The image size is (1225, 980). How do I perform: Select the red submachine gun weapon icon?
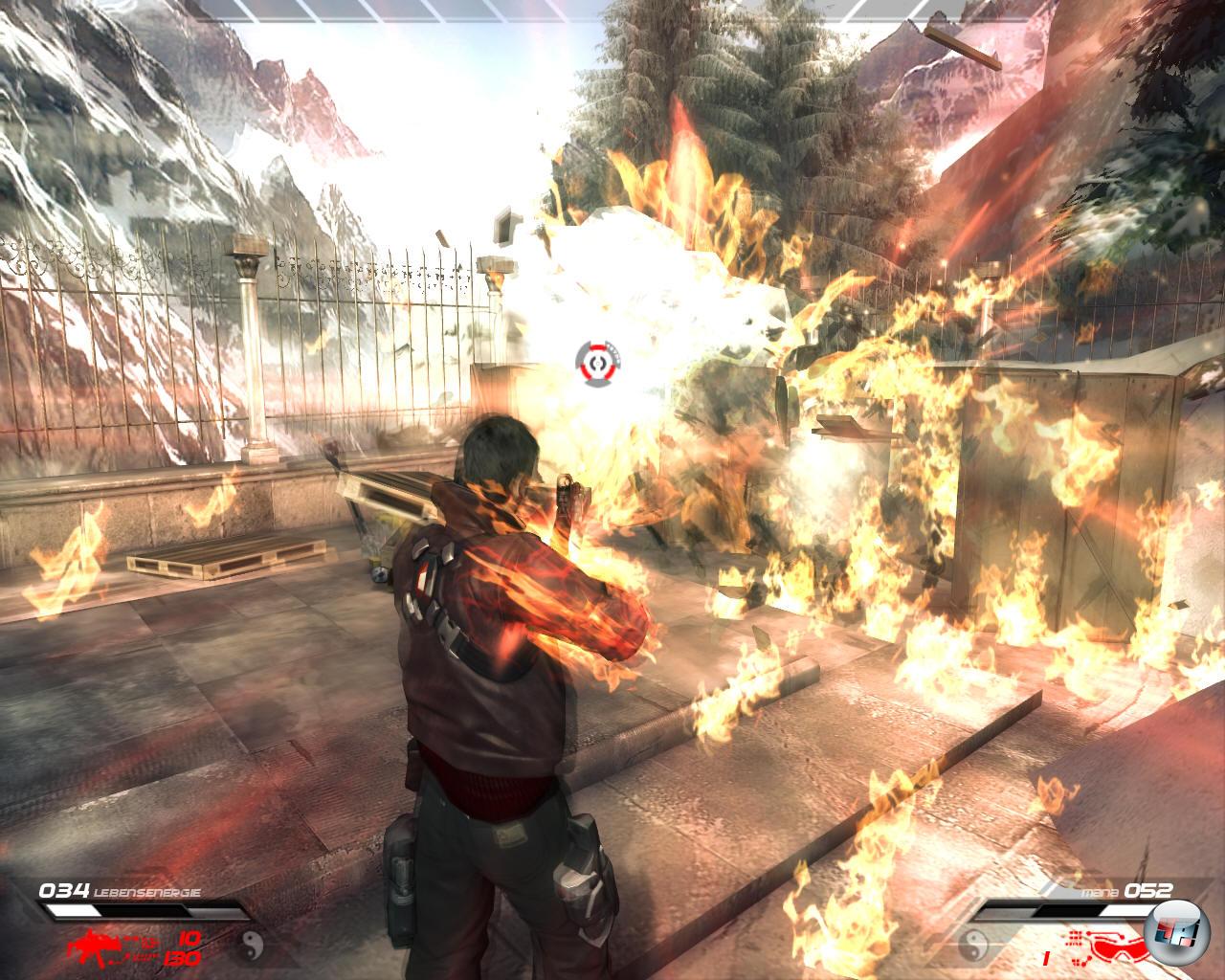95,942
